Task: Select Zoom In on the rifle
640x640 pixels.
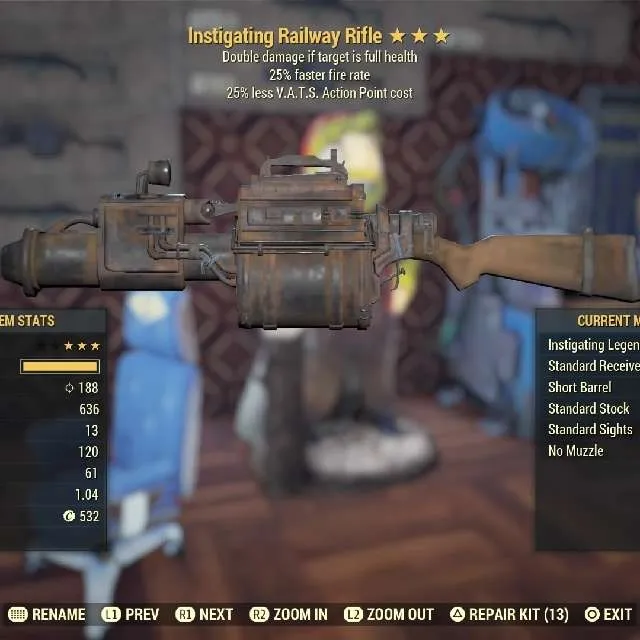Action: (x=289, y=615)
